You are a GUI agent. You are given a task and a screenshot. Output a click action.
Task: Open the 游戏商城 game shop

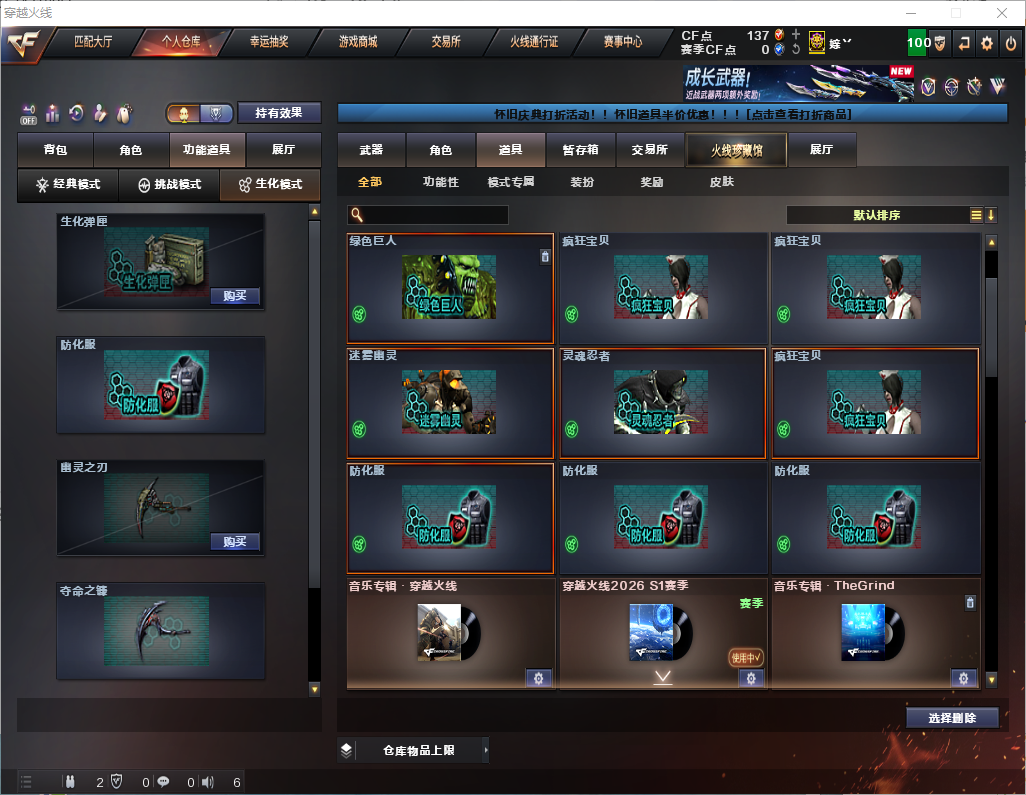pyautogui.click(x=358, y=42)
